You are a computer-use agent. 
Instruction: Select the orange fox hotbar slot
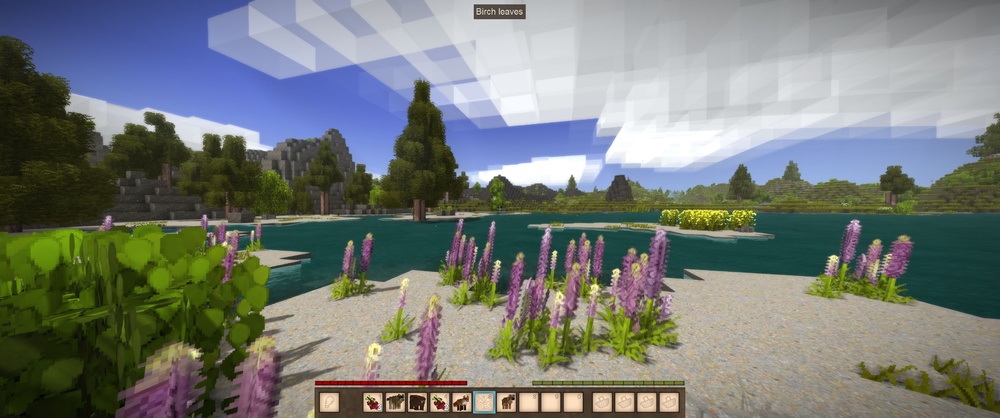461,402
